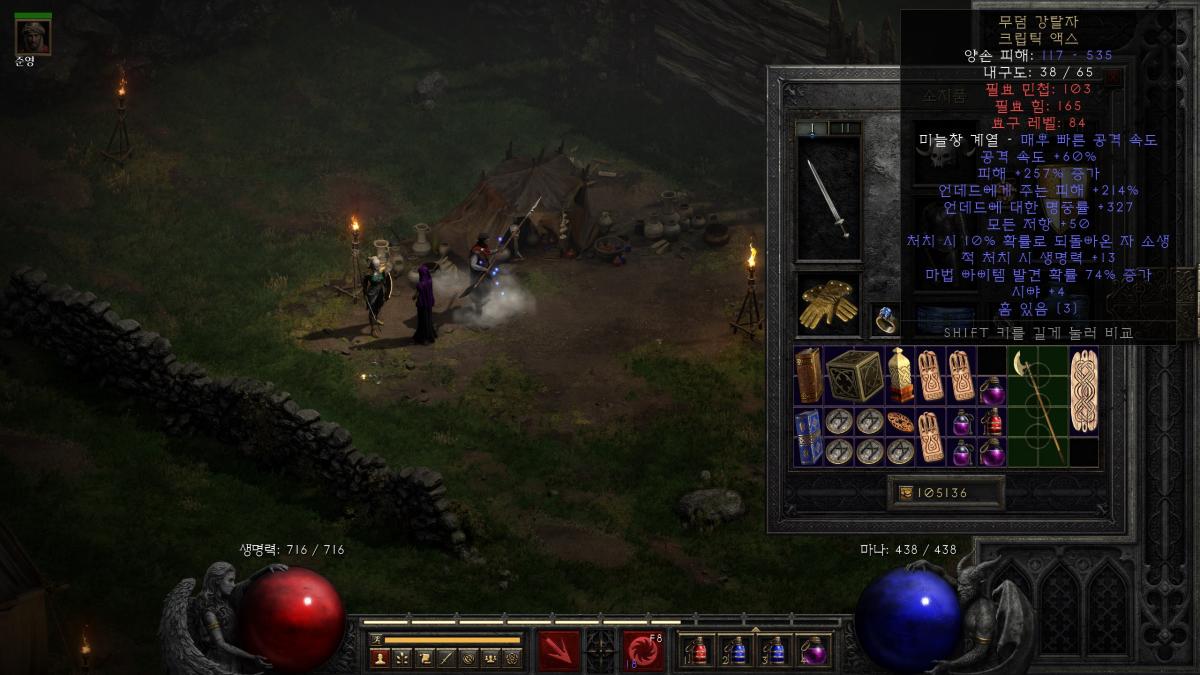Use the red healing potion in belt slot 1
This screenshot has height=675, width=1200.
point(698,651)
